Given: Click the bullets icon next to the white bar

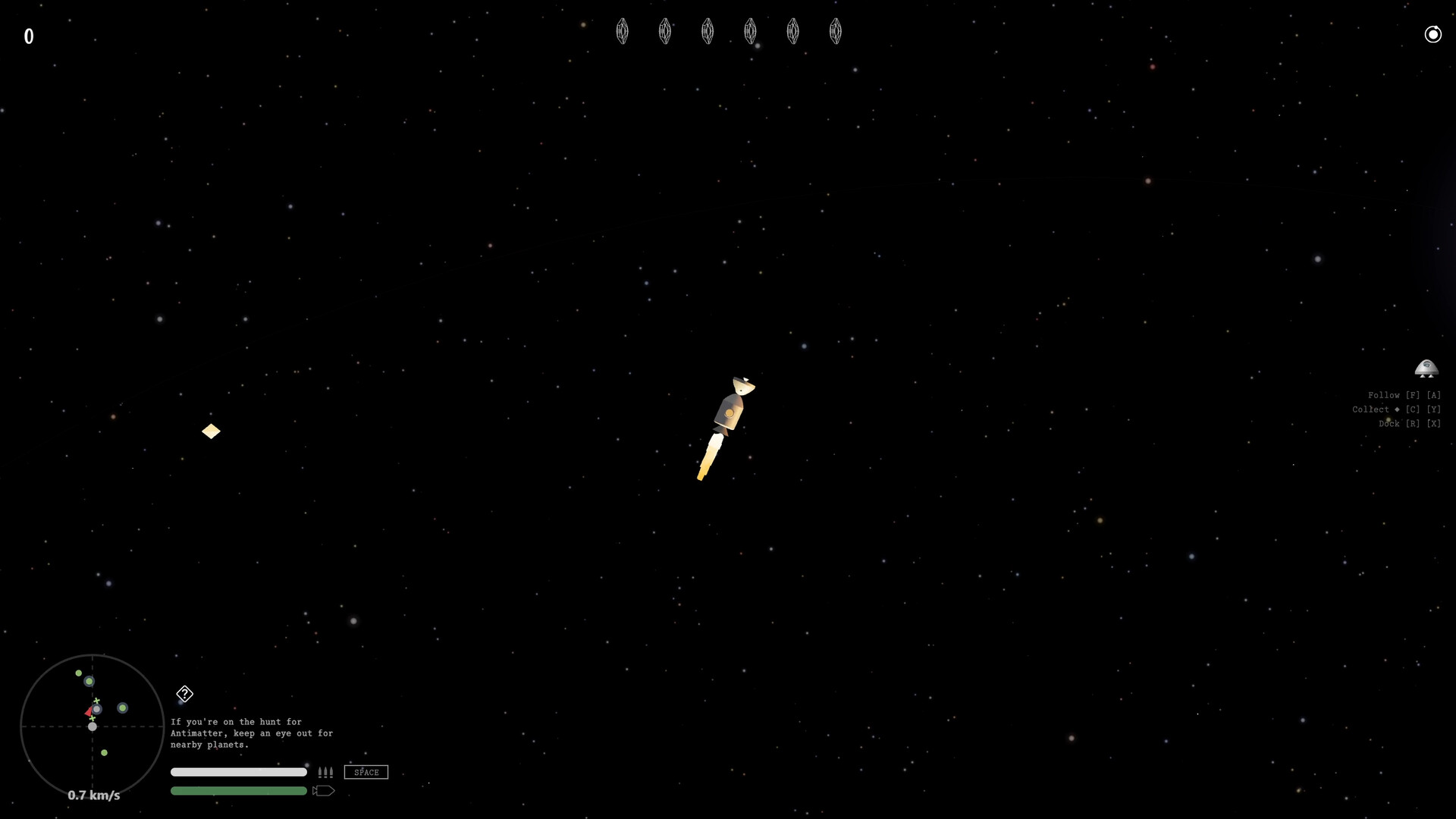Looking at the screenshot, I should 325,772.
